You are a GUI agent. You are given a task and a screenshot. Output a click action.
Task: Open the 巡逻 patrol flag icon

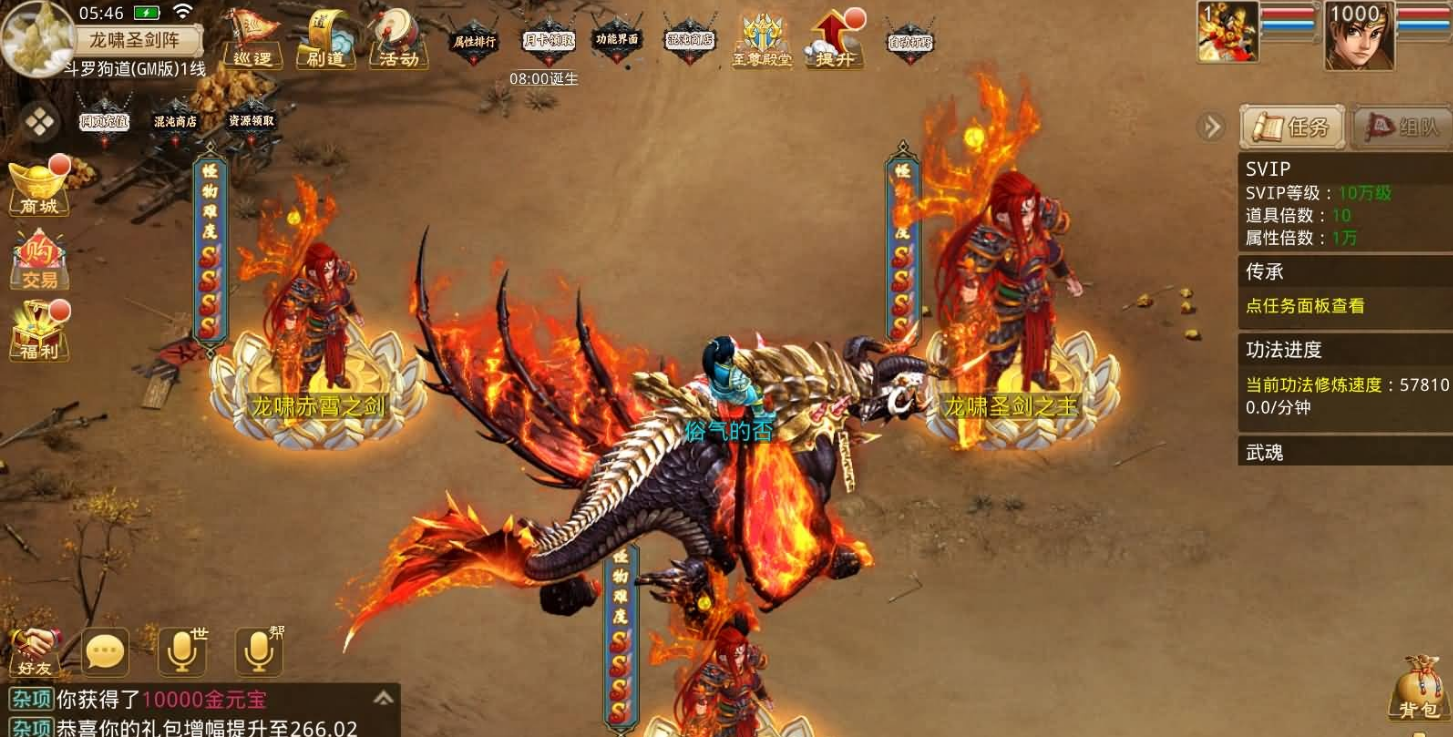click(x=252, y=39)
